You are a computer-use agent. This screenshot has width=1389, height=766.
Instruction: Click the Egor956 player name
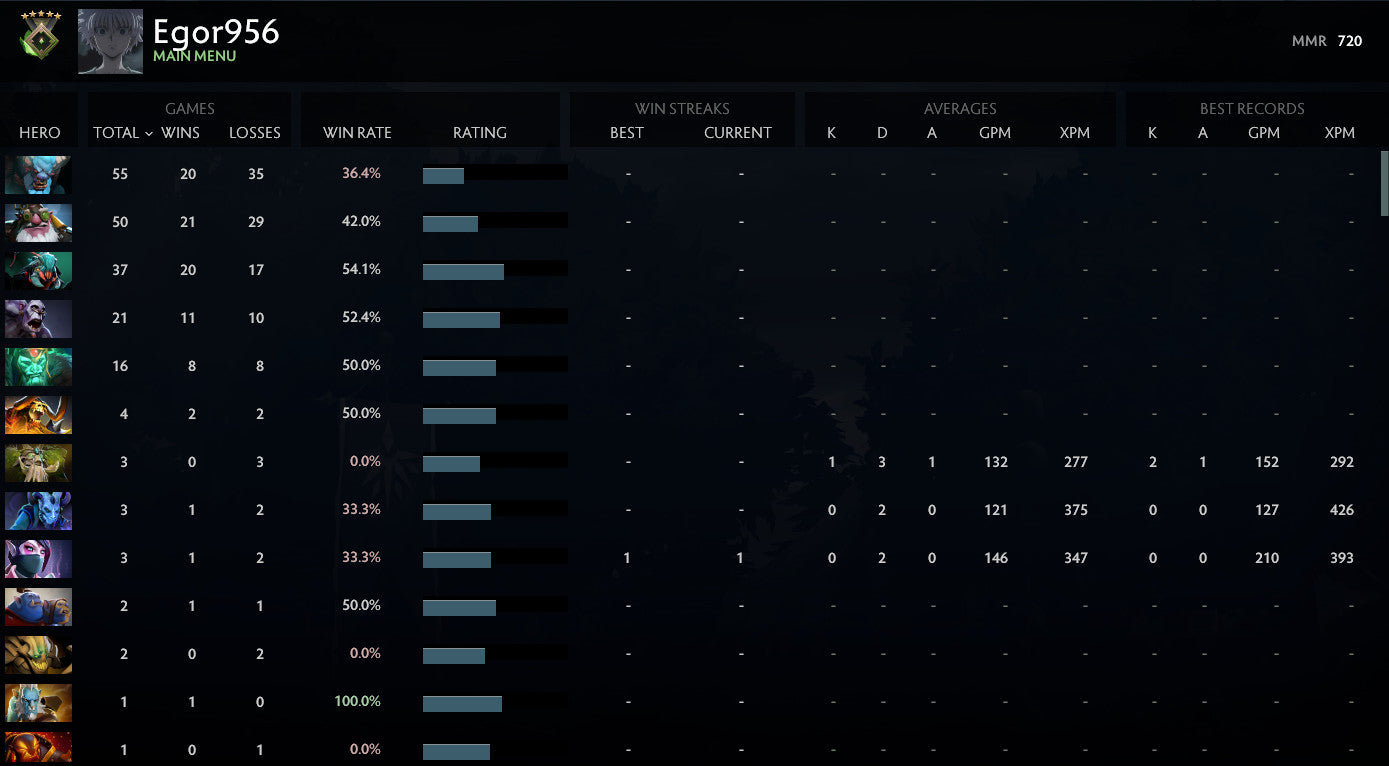[x=216, y=33]
